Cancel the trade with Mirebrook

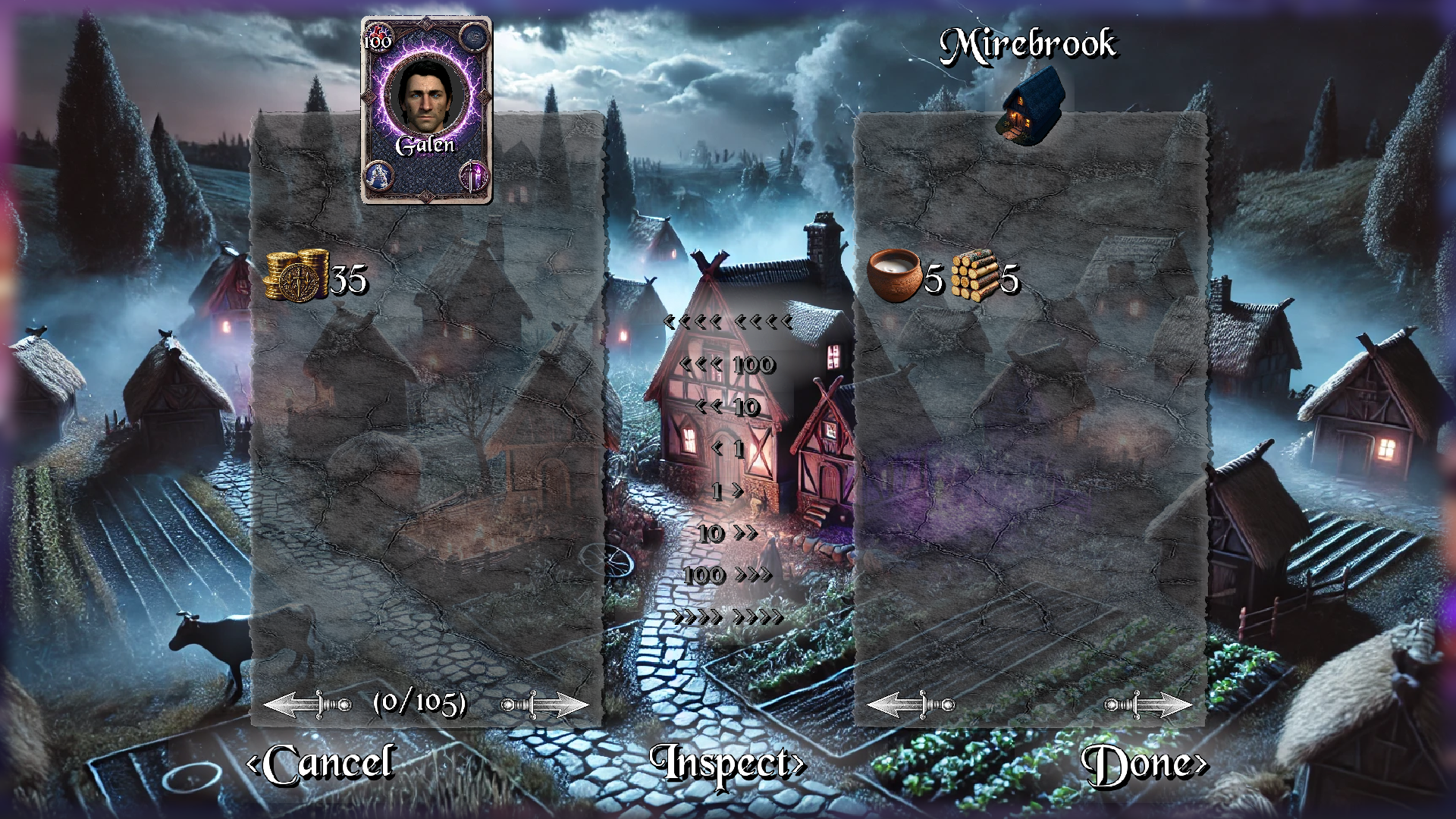coord(321,764)
